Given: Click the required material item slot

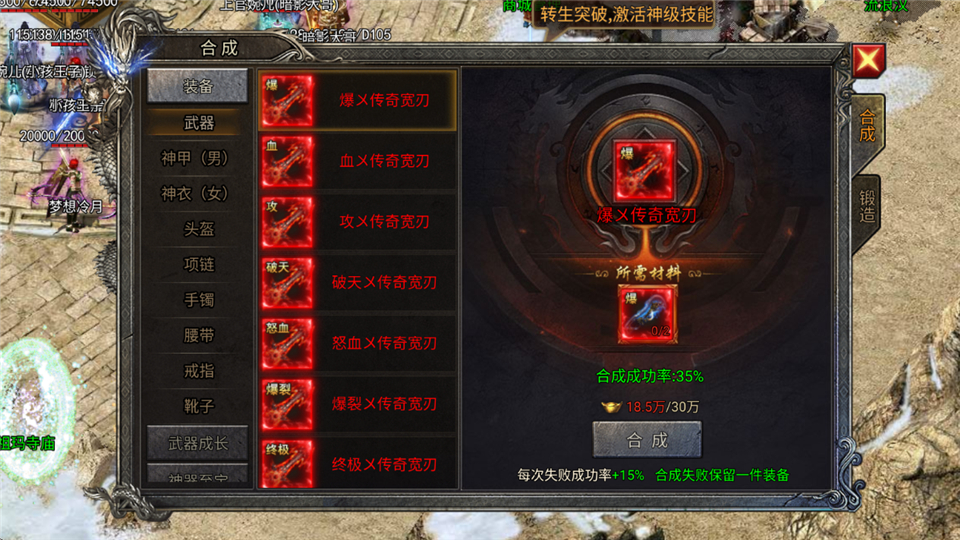Looking at the screenshot, I should [647, 314].
